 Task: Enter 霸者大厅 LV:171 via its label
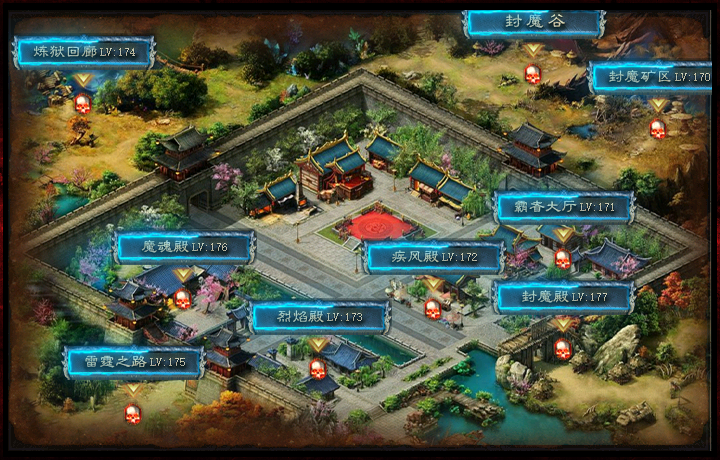[565, 207]
